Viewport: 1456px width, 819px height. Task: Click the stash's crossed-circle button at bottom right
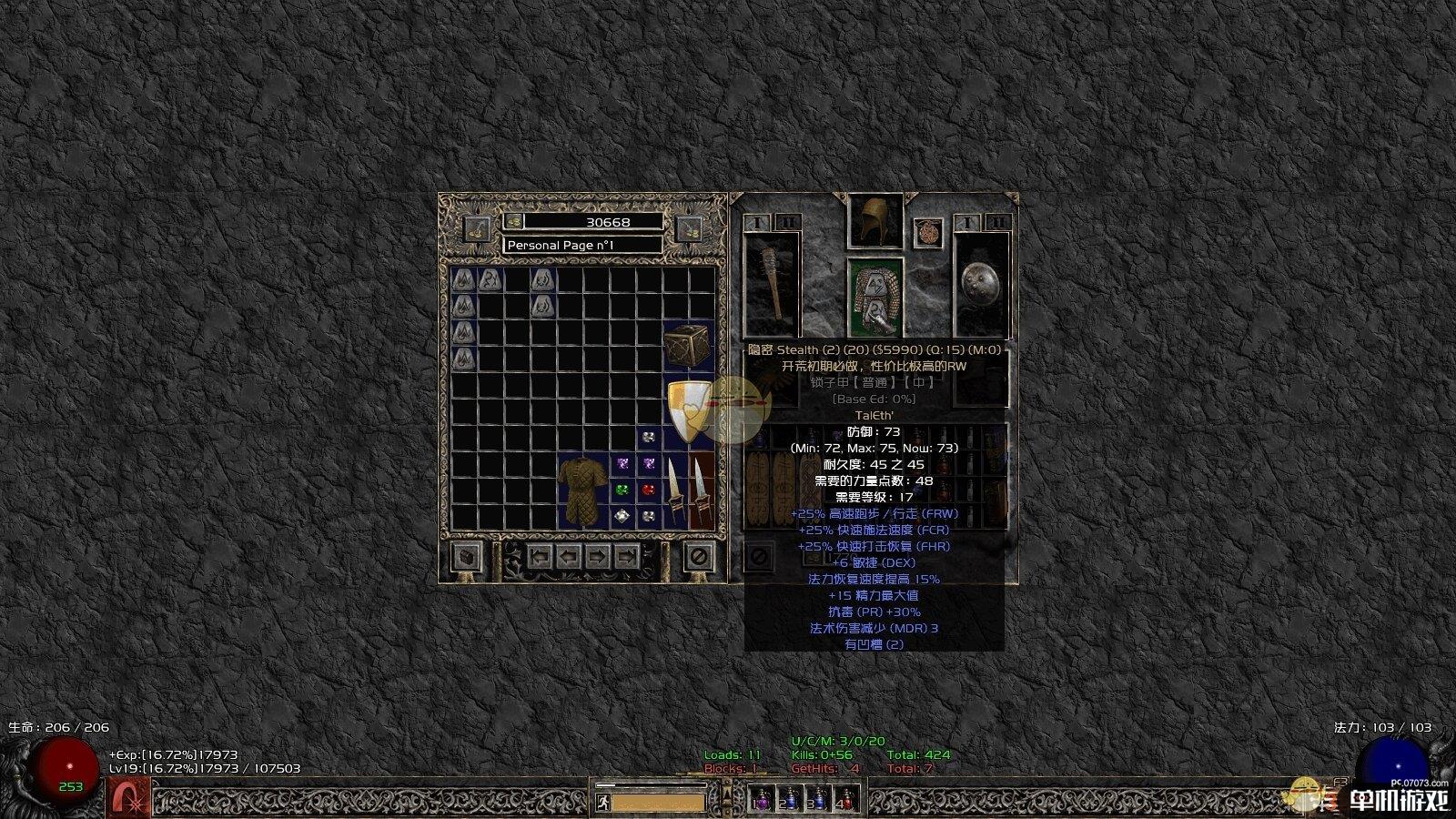[698, 556]
